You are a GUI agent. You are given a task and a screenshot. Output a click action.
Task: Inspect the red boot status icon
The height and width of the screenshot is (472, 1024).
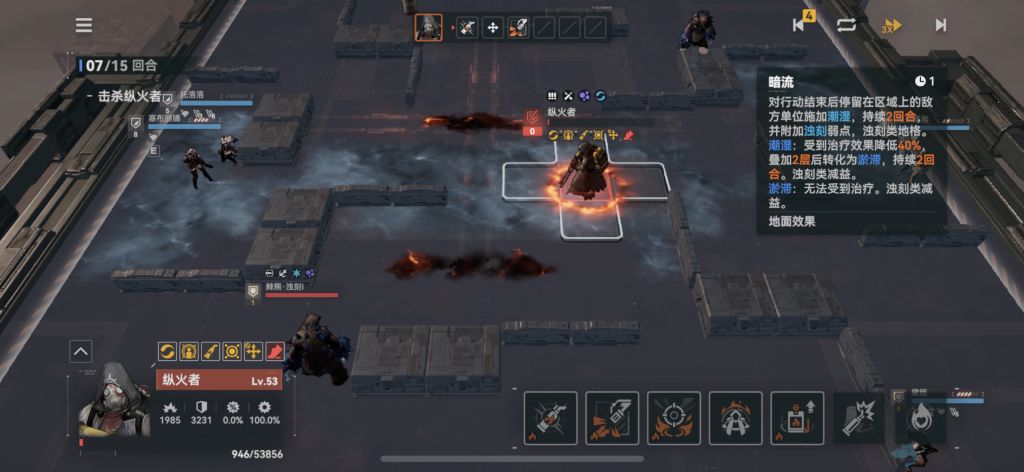pyautogui.click(x=273, y=351)
